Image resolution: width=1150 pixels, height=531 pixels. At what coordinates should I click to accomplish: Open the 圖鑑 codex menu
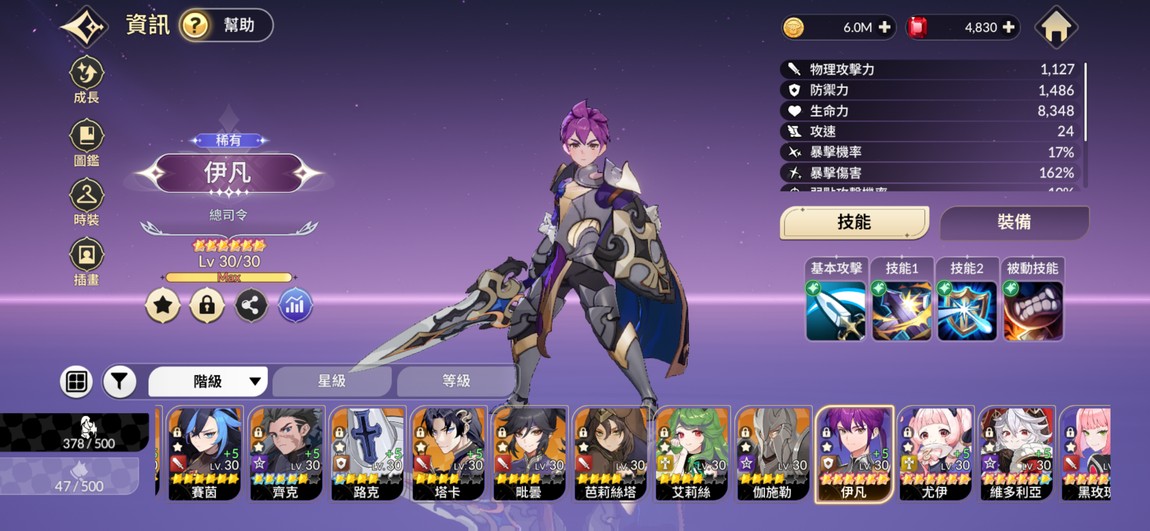click(87, 141)
